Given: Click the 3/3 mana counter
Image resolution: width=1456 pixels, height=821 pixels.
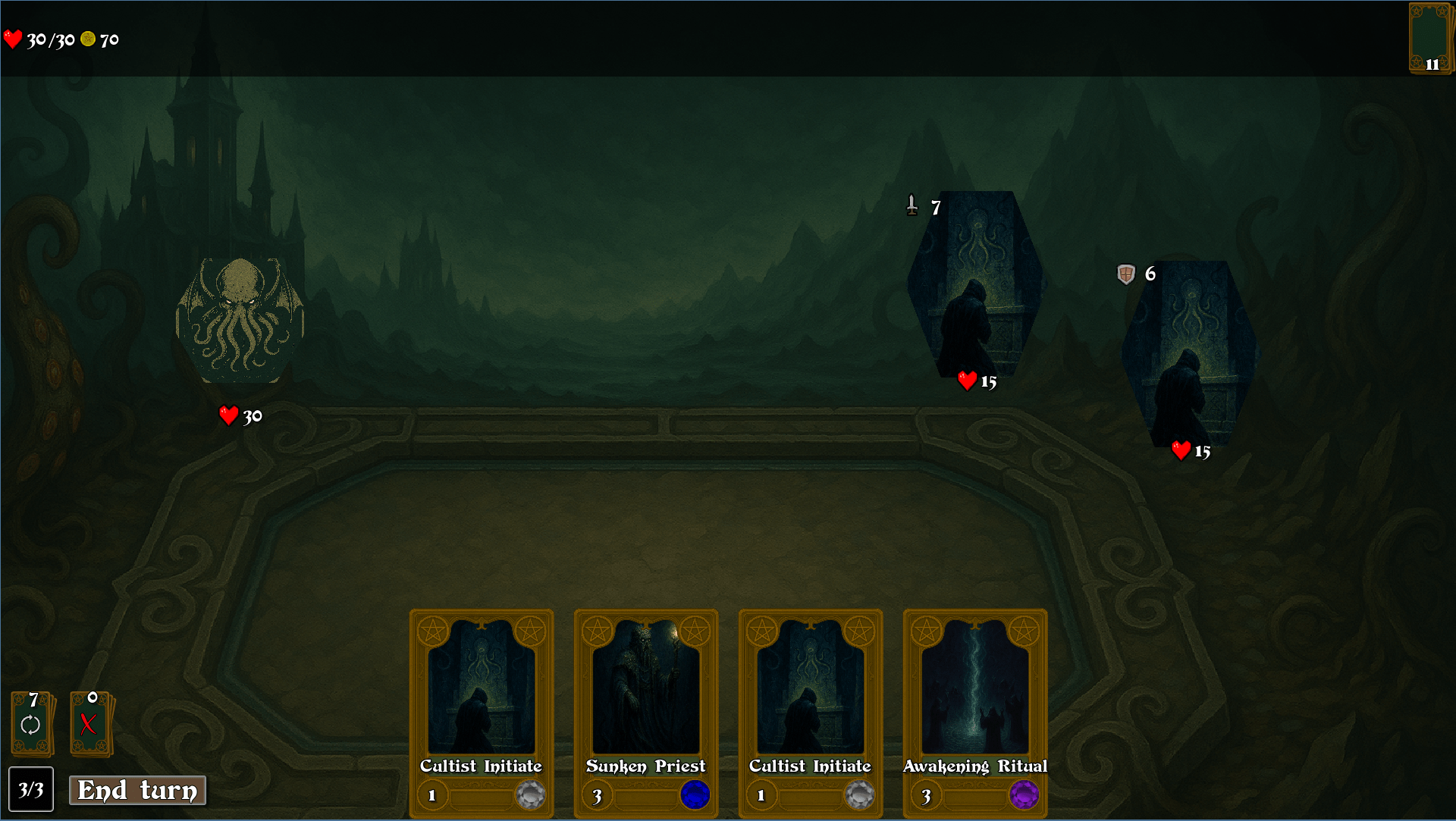Looking at the screenshot, I should point(31,790).
